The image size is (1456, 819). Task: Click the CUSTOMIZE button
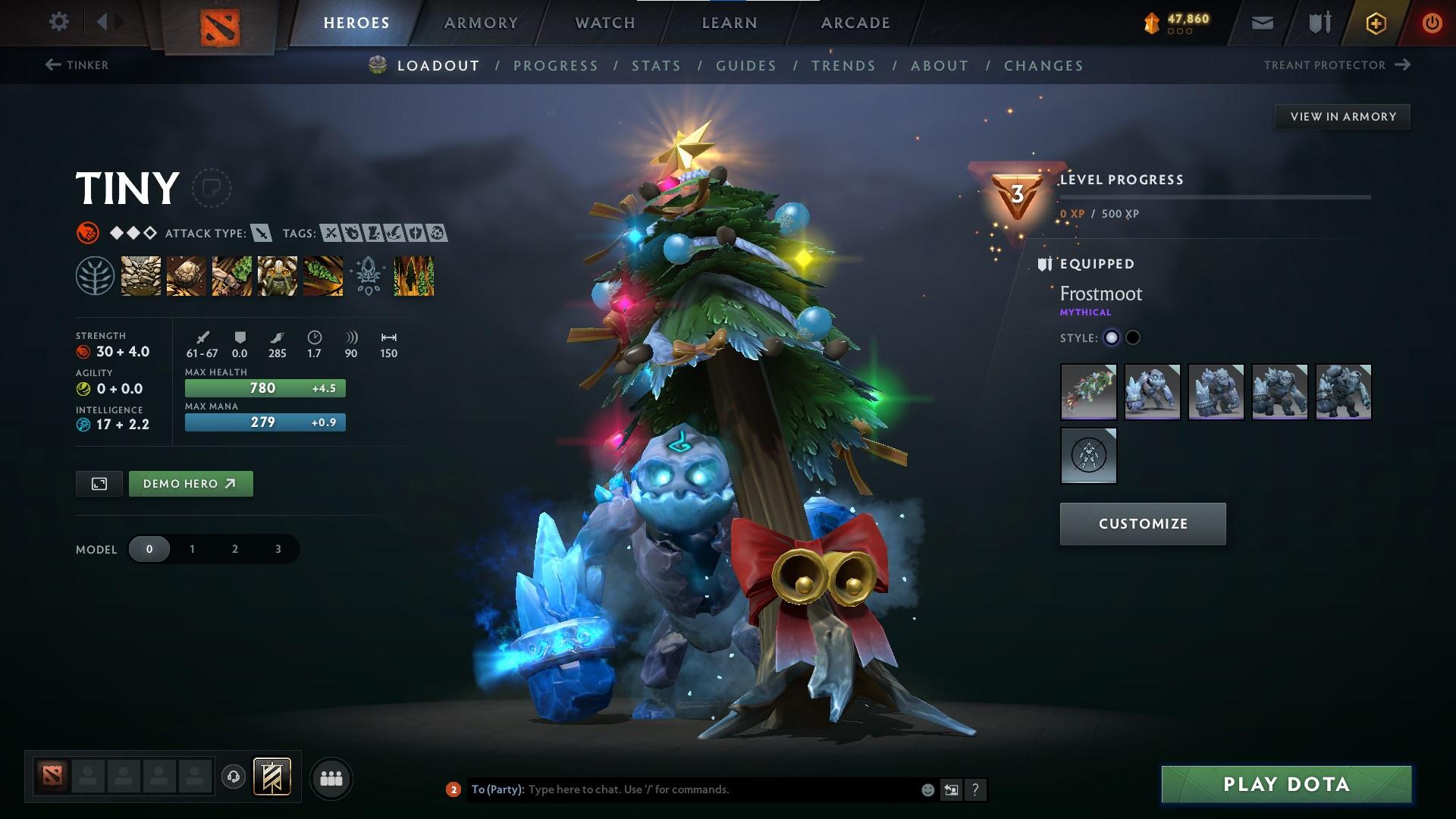(x=1142, y=523)
